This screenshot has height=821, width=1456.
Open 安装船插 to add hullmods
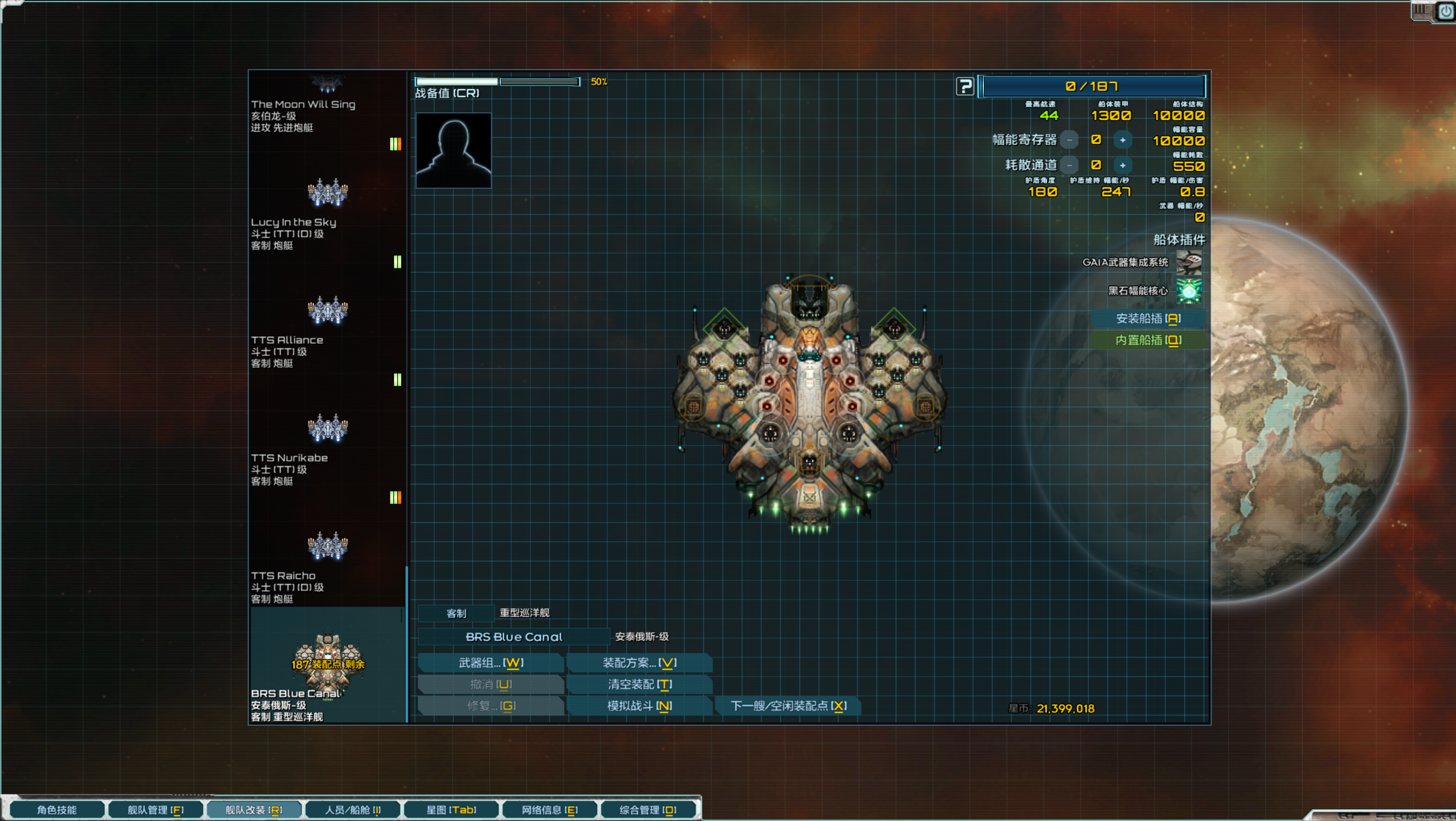tap(1148, 319)
